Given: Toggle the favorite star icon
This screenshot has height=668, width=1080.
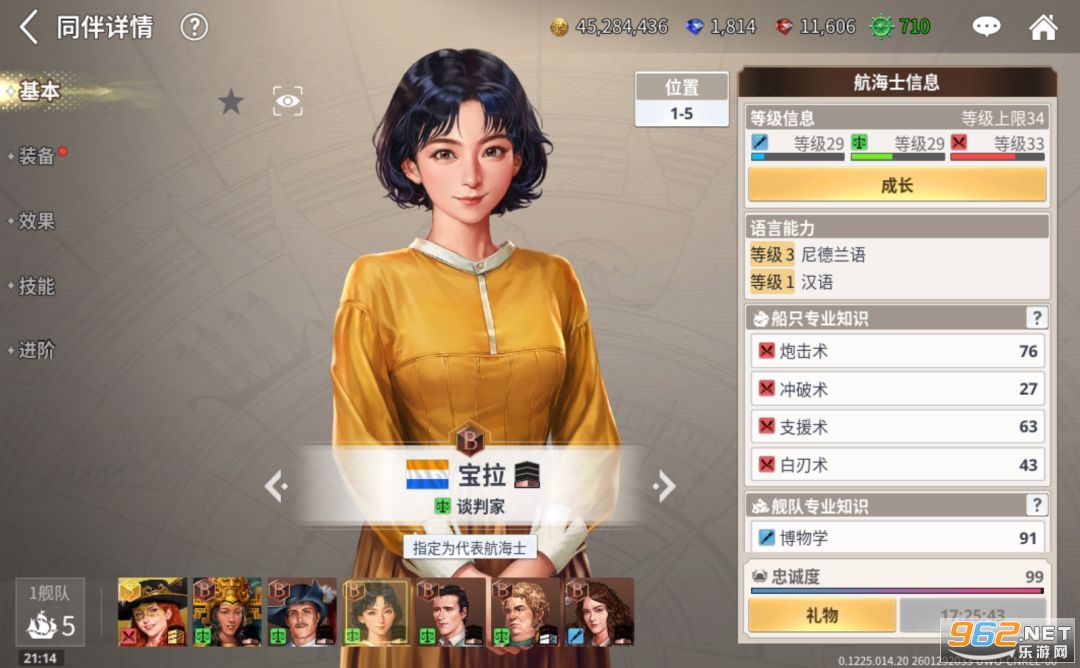Looking at the screenshot, I should point(231,101).
